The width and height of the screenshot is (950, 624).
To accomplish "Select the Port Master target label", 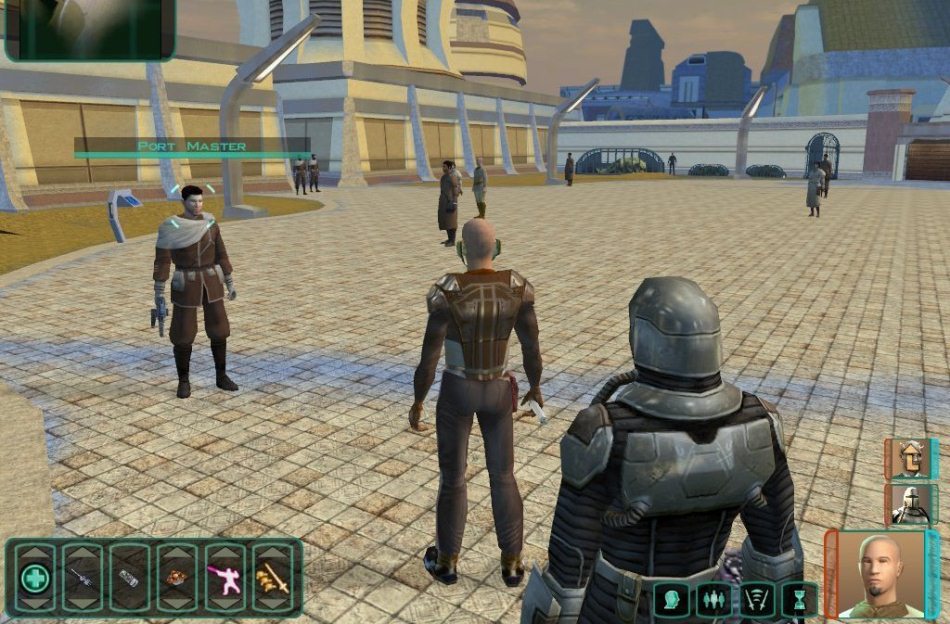I will pyautogui.click(x=191, y=147).
